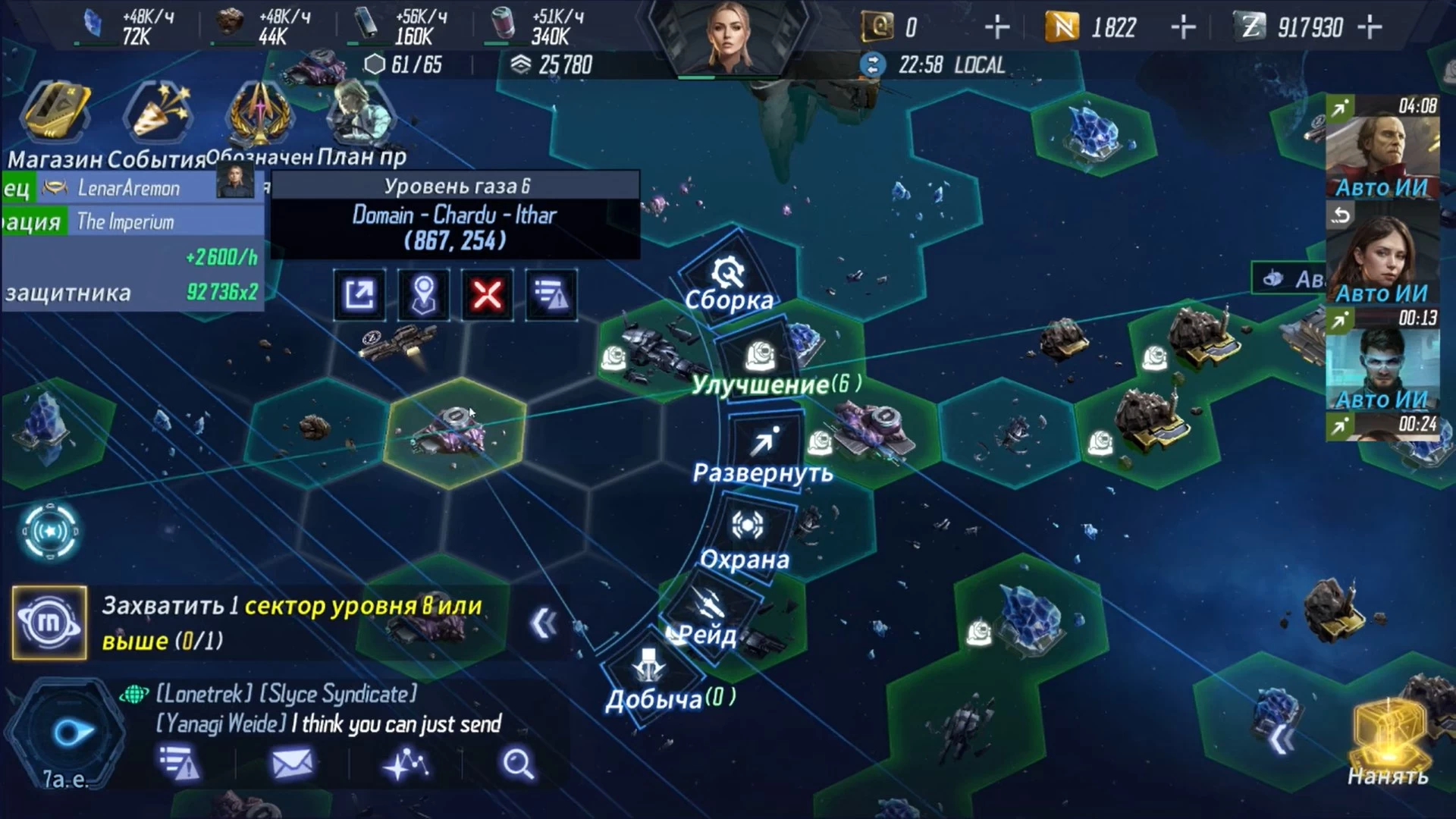Choose the Сборка radial option

click(729, 282)
